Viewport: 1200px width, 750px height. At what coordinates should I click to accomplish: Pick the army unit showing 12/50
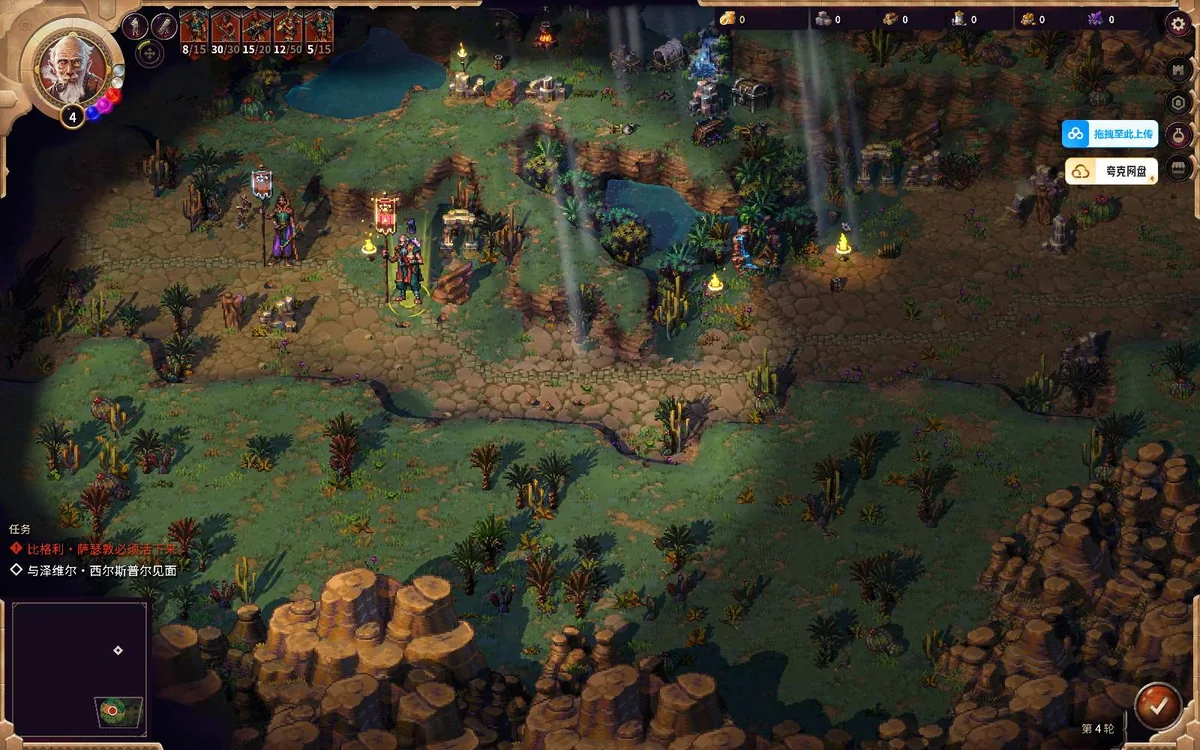click(x=287, y=29)
